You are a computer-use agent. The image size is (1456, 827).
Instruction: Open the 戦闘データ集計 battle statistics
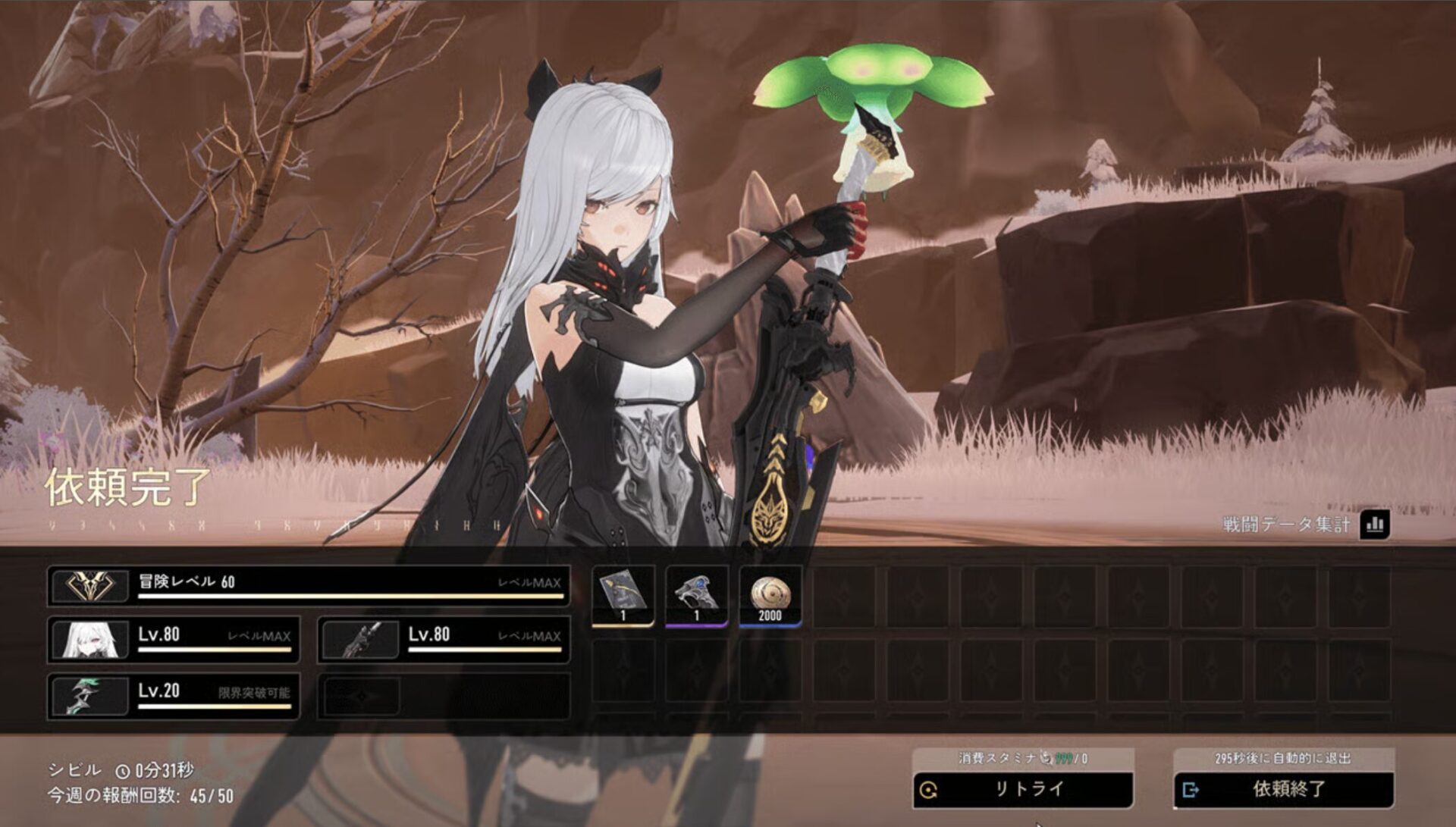coord(1374,524)
